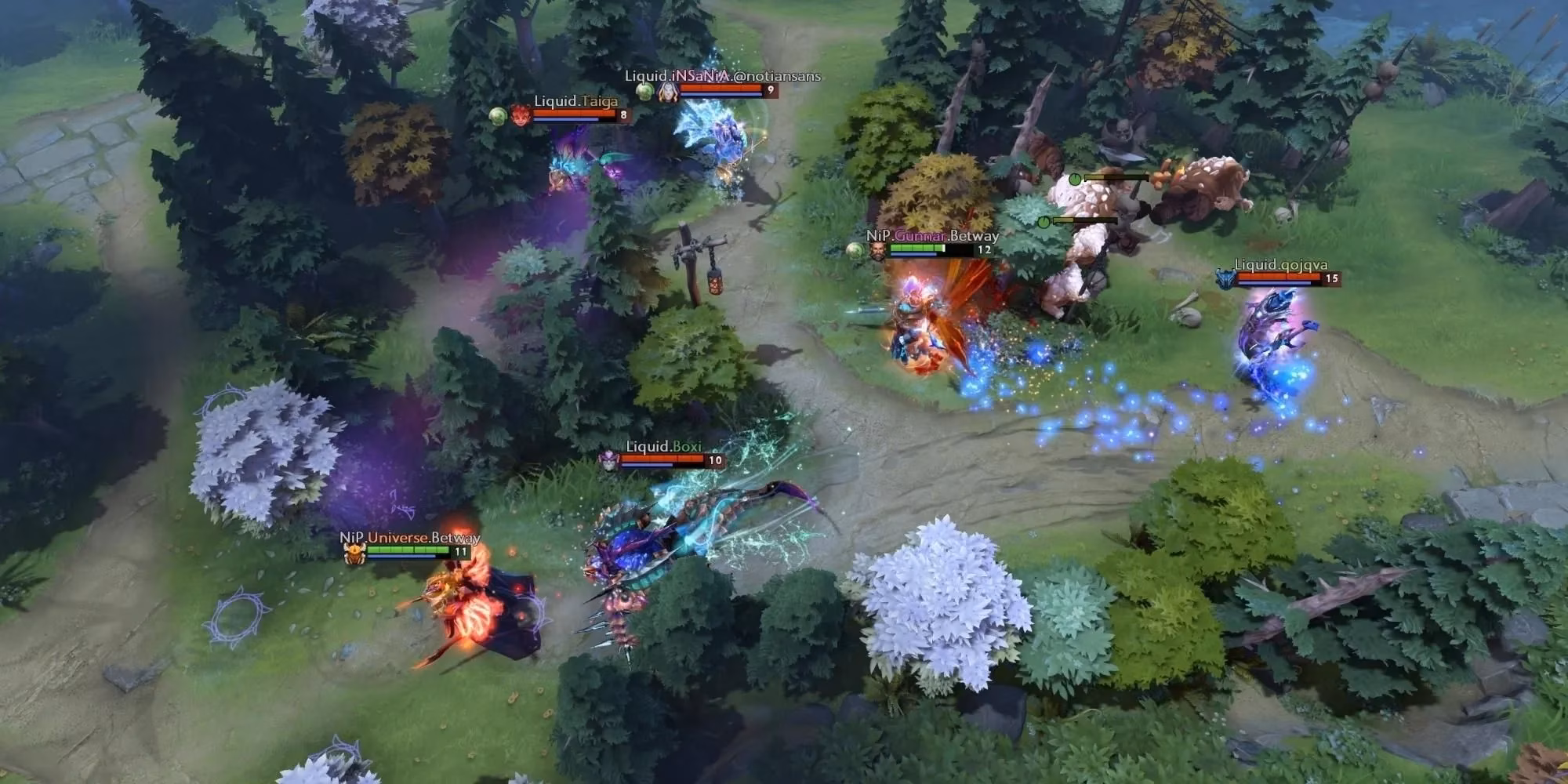Click the green orb icon beside iNSaNiA's nameplate
This screenshot has height=784, width=1568.
[x=644, y=92]
